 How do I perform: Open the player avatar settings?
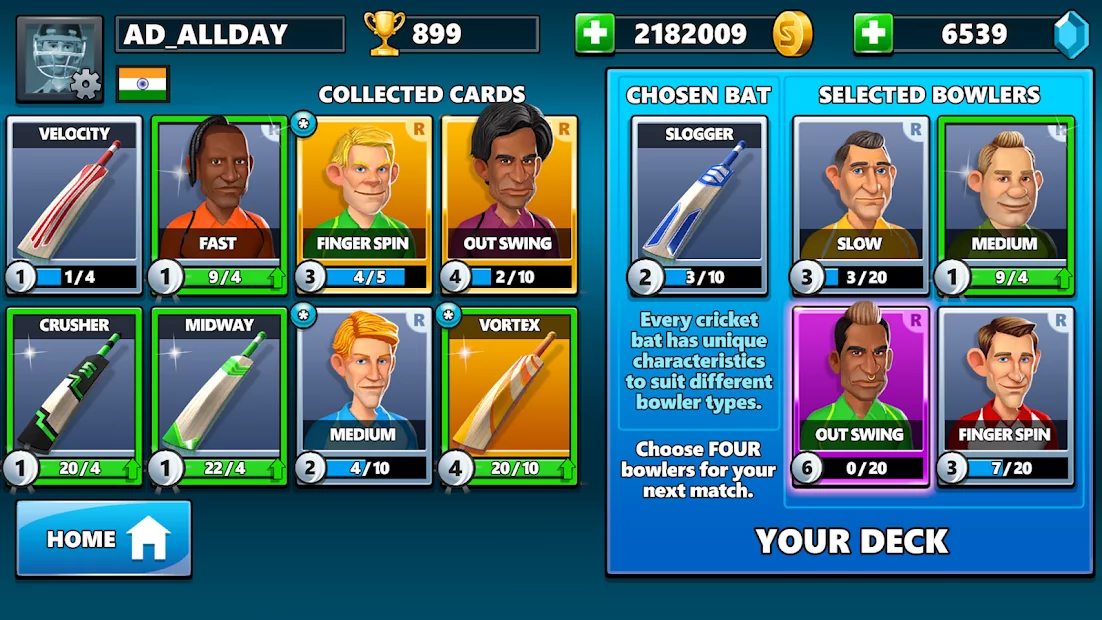tap(60, 59)
